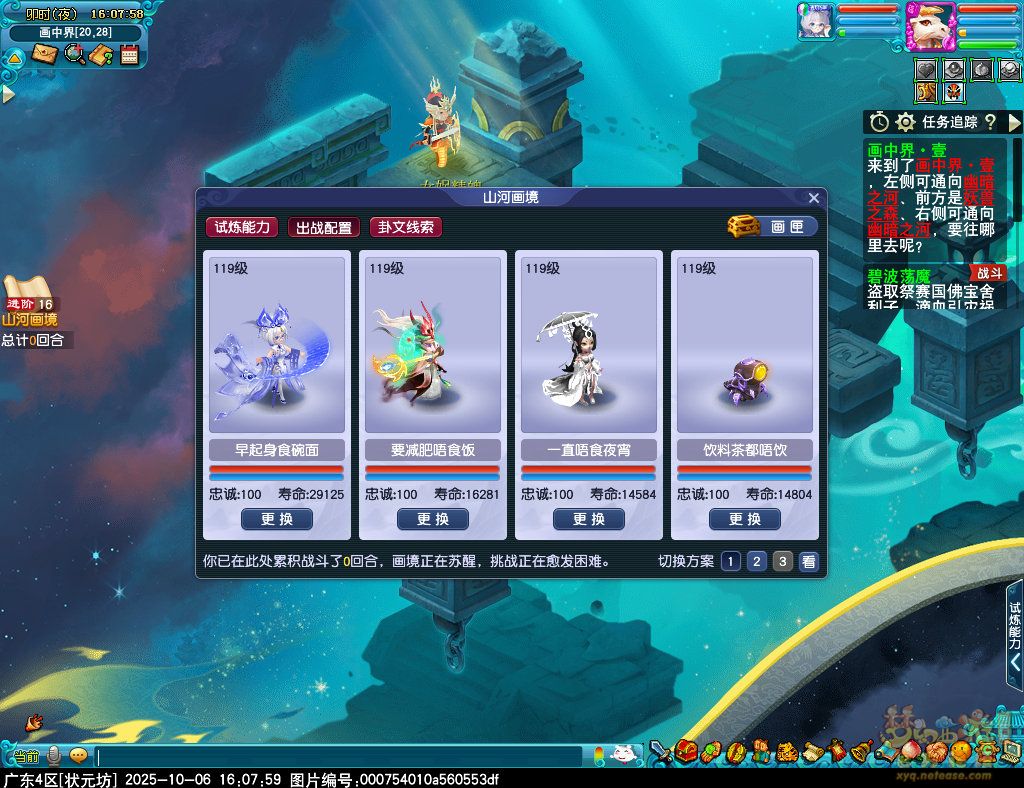The height and width of the screenshot is (788, 1024).
Task: Close the 山河画境 window
Action: tap(814, 198)
